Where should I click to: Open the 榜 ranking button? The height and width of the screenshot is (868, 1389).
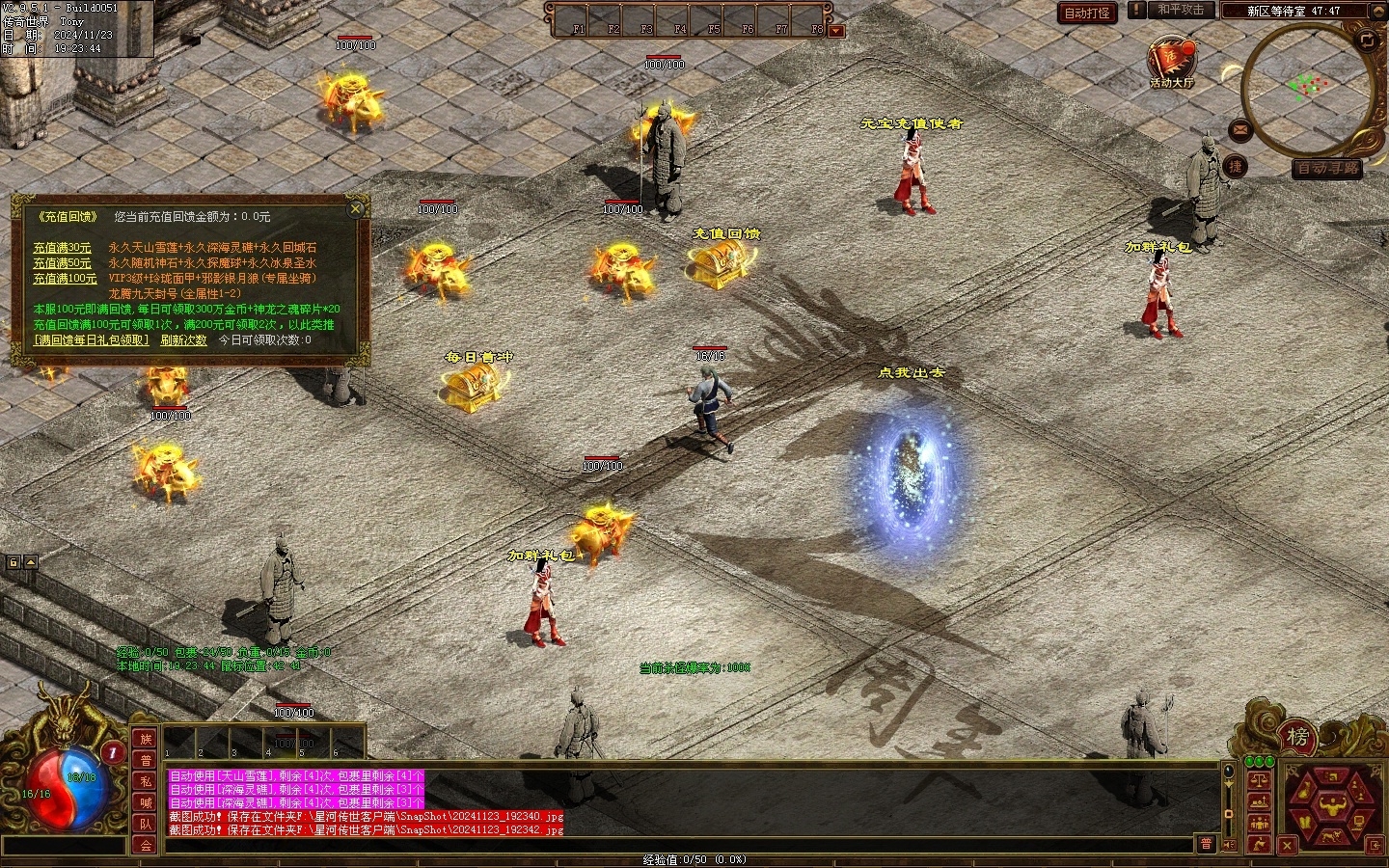1297,738
